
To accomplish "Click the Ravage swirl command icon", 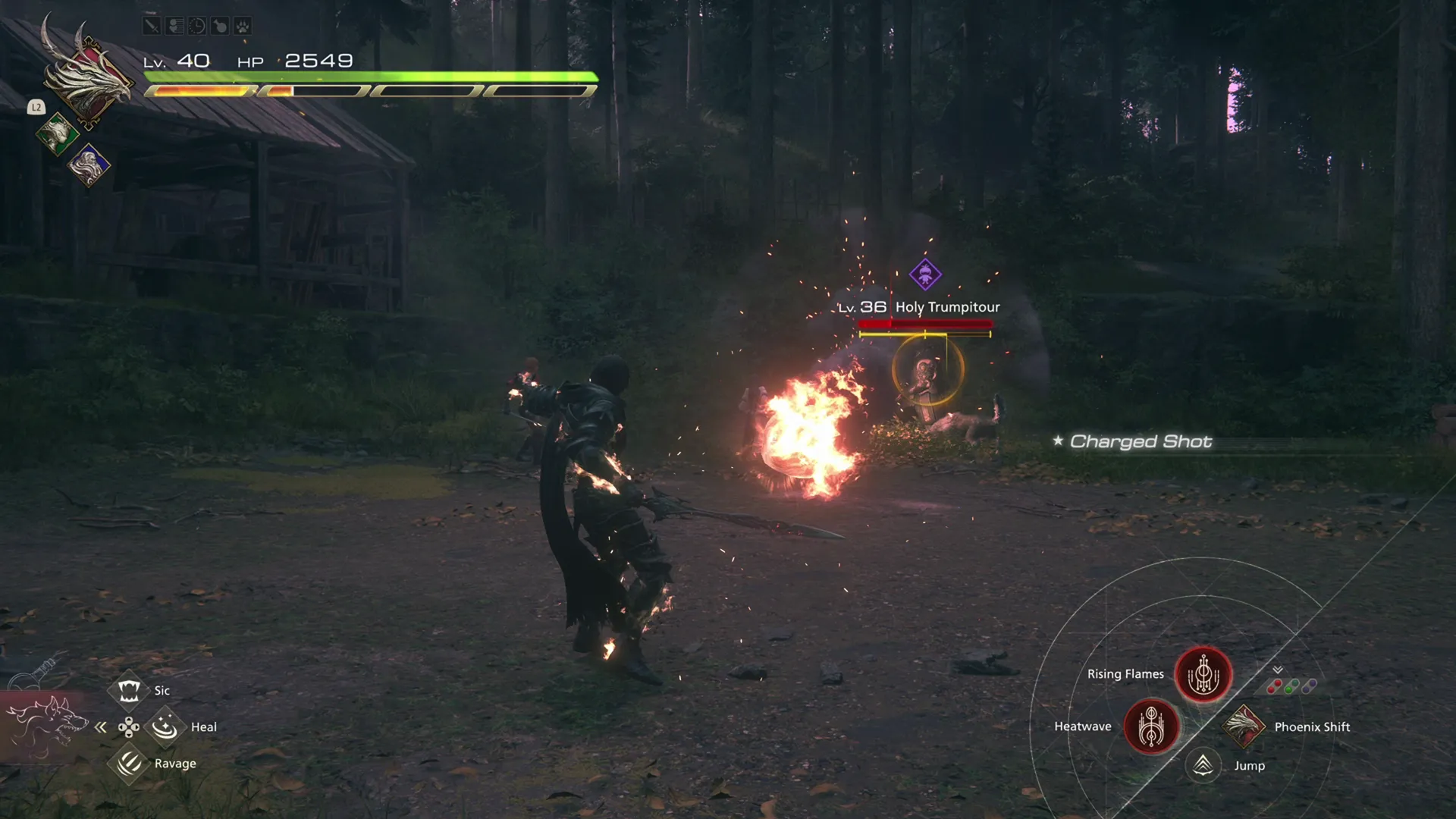I will (130, 762).
